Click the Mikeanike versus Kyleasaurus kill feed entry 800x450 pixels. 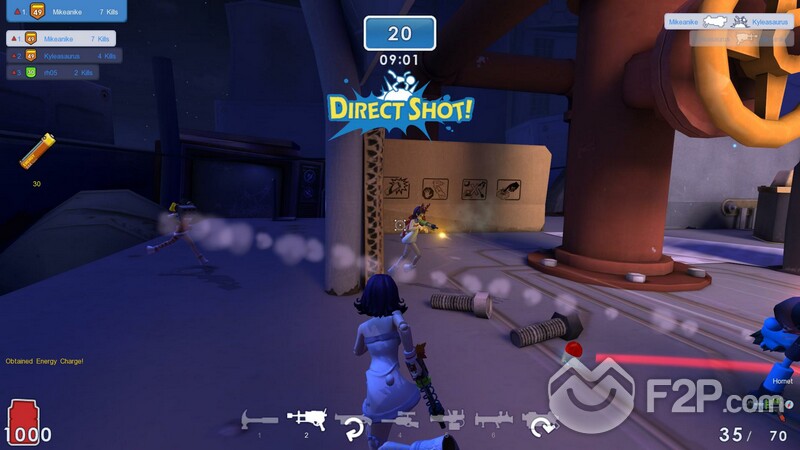coord(728,20)
